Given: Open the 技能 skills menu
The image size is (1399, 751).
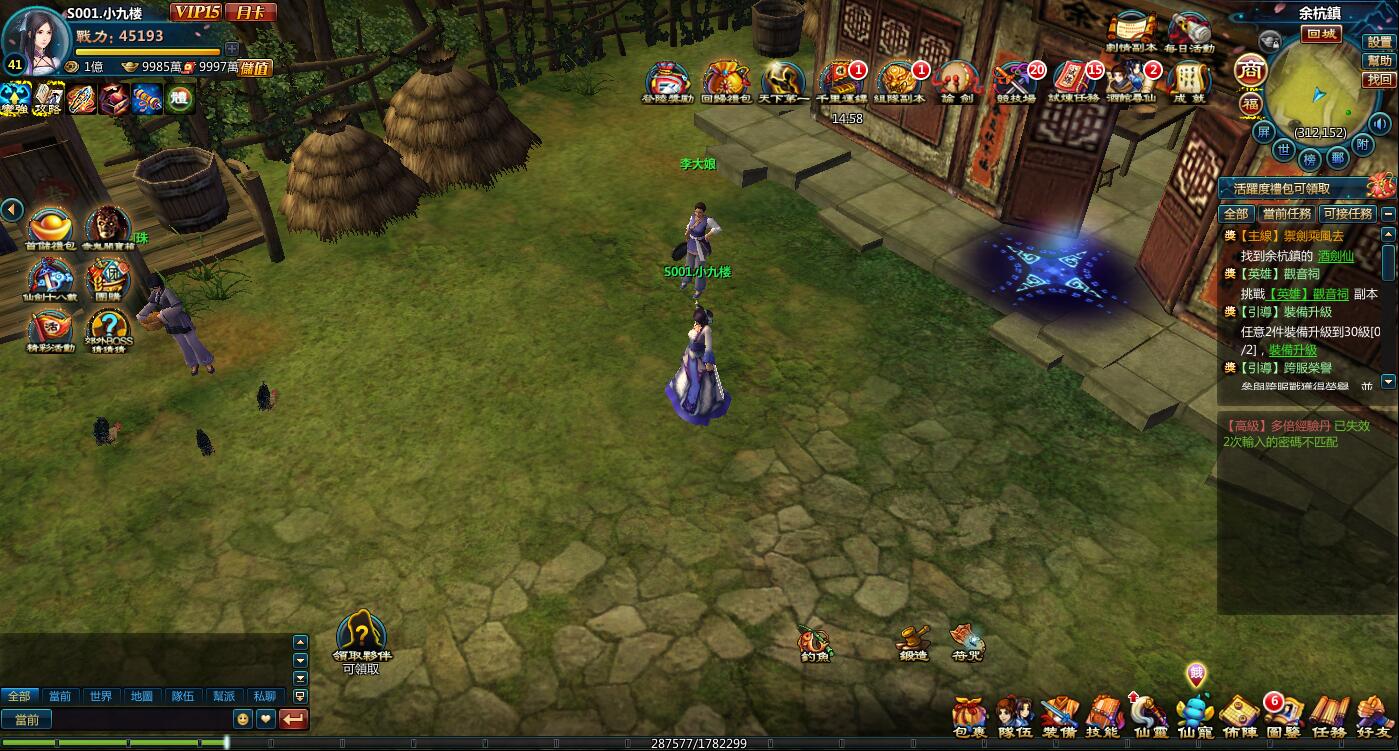Looking at the screenshot, I should click(1103, 717).
